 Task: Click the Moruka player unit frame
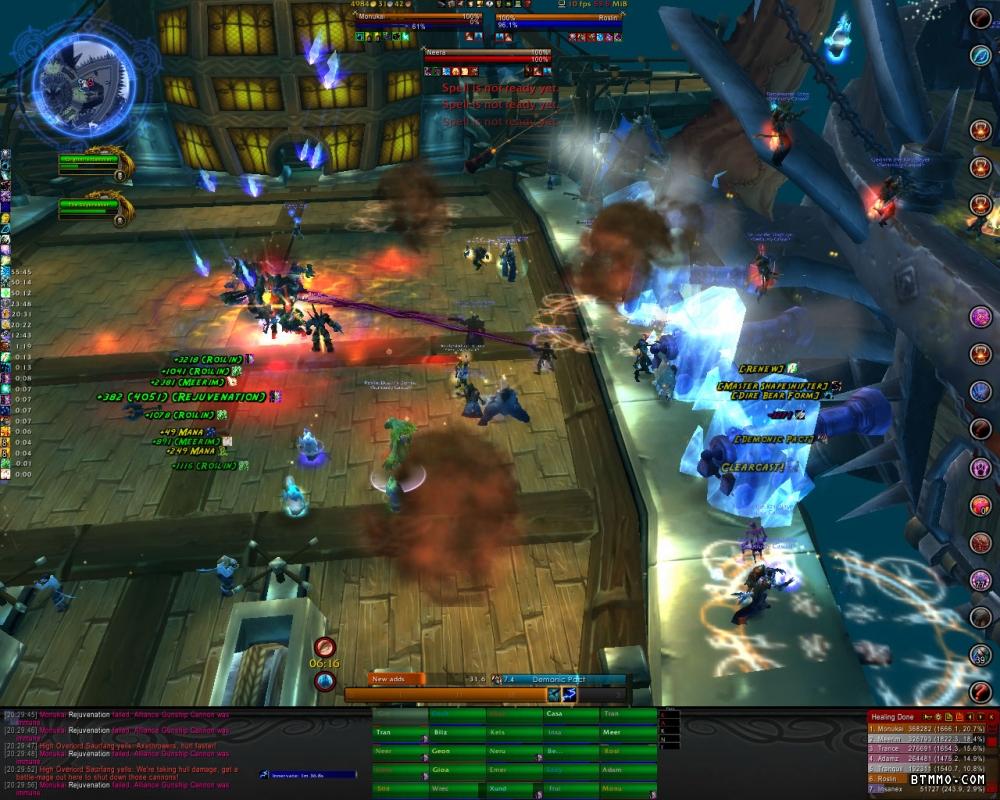(x=418, y=18)
